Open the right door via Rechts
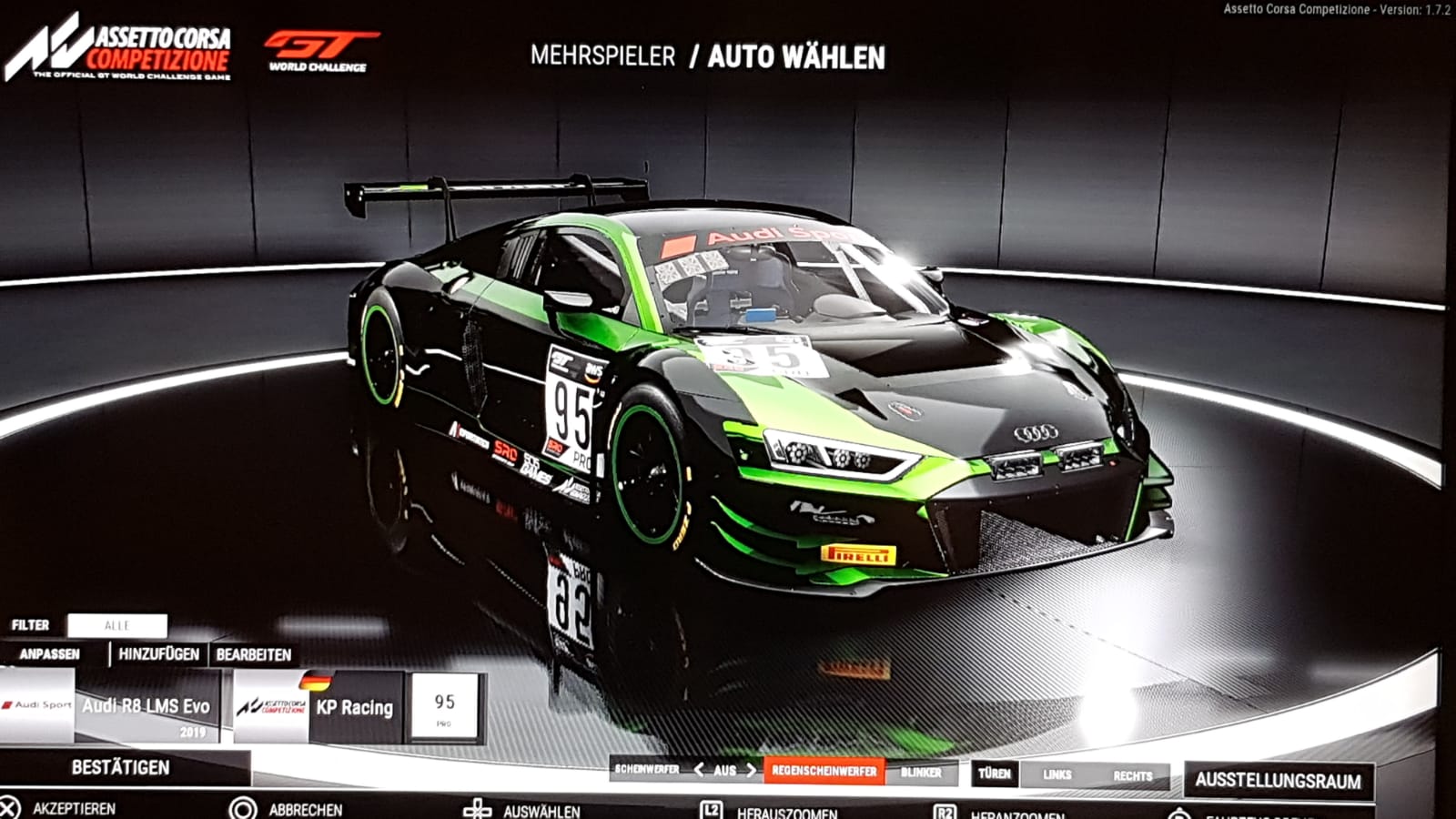The height and width of the screenshot is (819, 1456). tap(1132, 775)
